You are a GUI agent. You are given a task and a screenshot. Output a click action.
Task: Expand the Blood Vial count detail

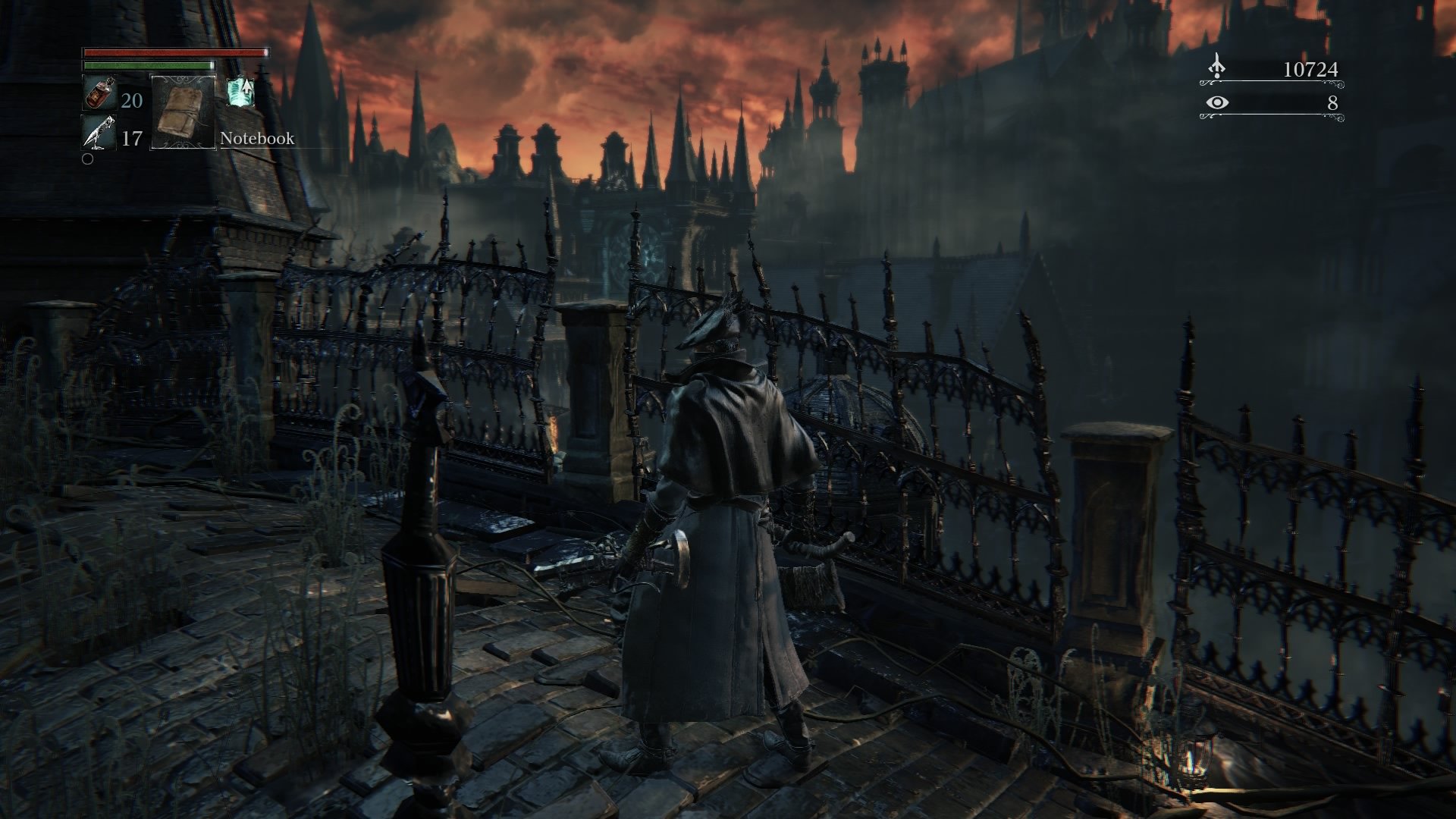click(132, 102)
